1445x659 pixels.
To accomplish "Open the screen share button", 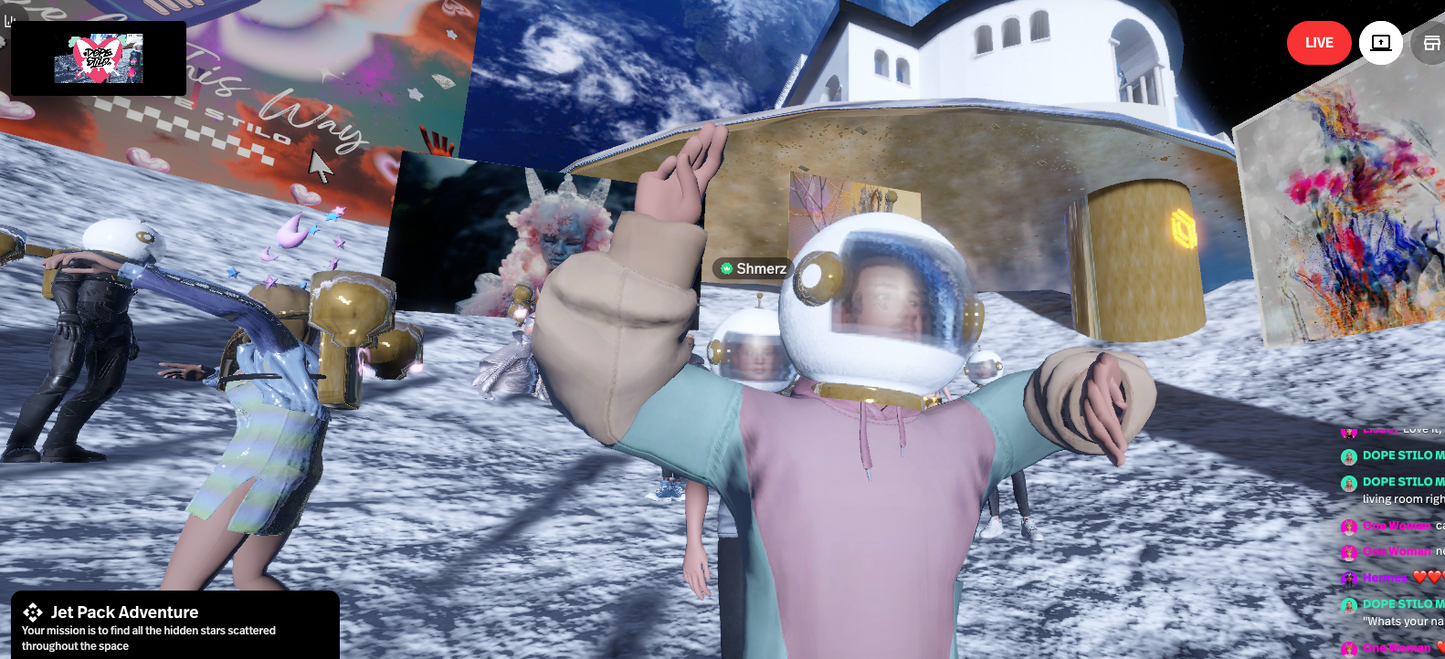I will coord(1381,43).
